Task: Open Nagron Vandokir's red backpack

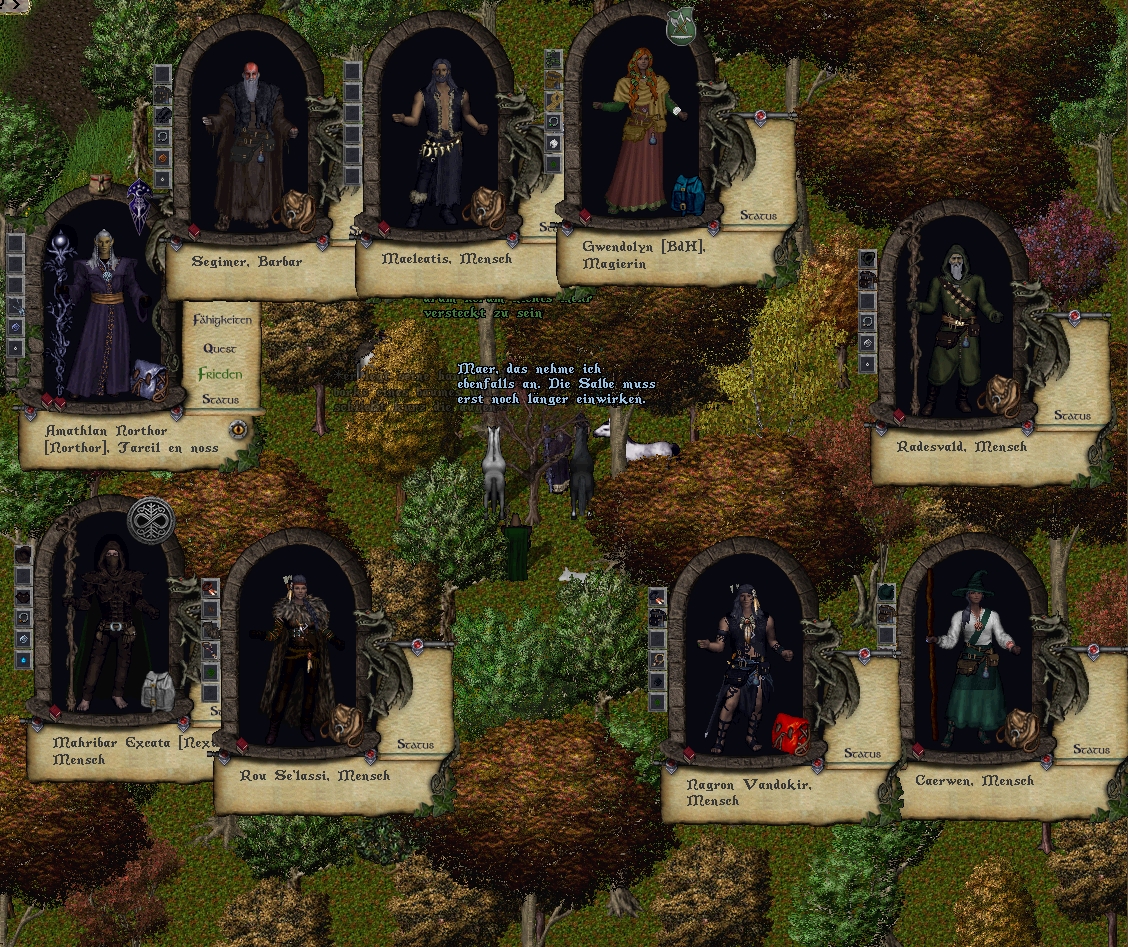Action: [x=790, y=734]
